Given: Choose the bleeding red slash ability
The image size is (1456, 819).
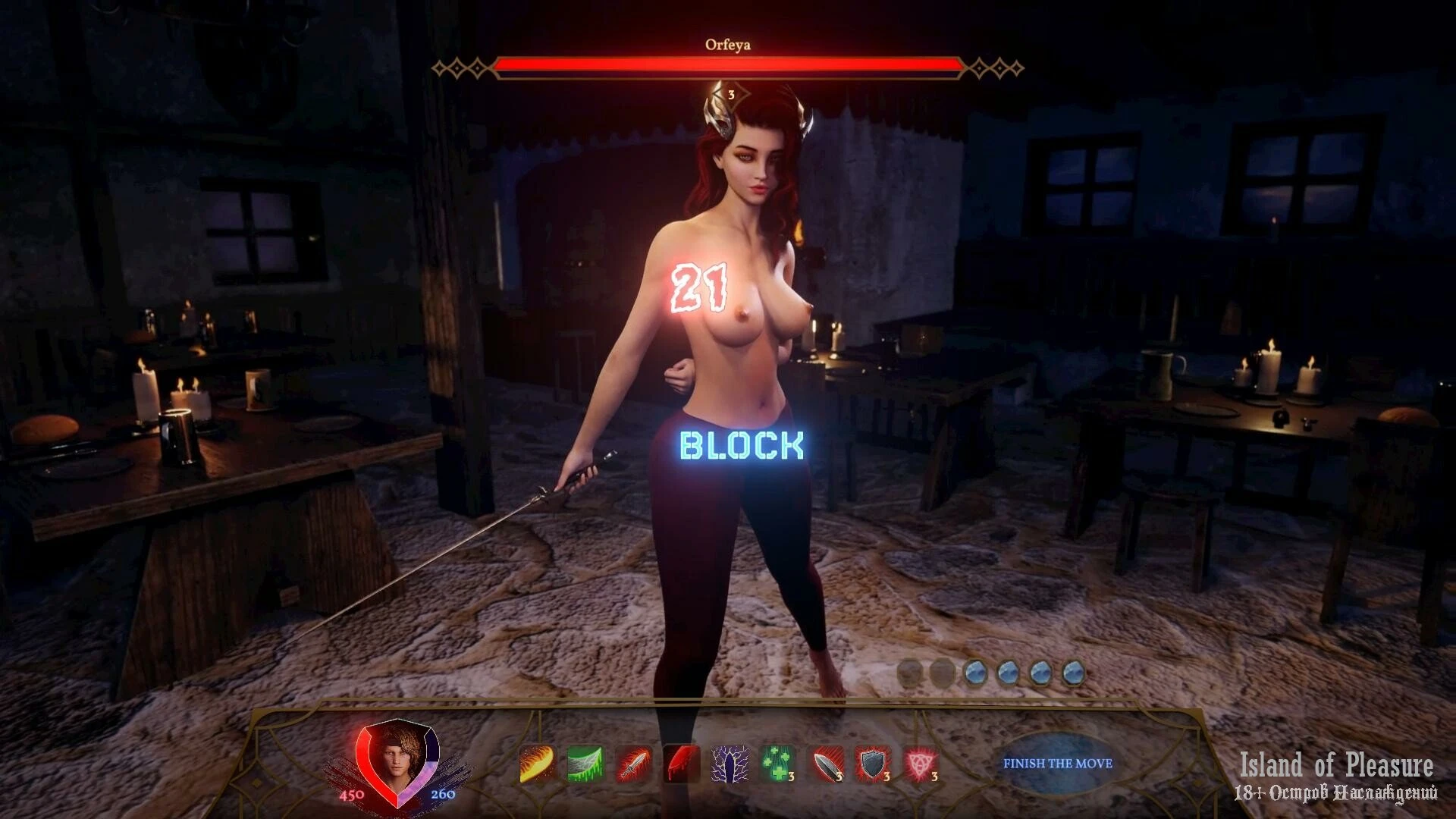Looking at the screenshot, I should 682,764.
